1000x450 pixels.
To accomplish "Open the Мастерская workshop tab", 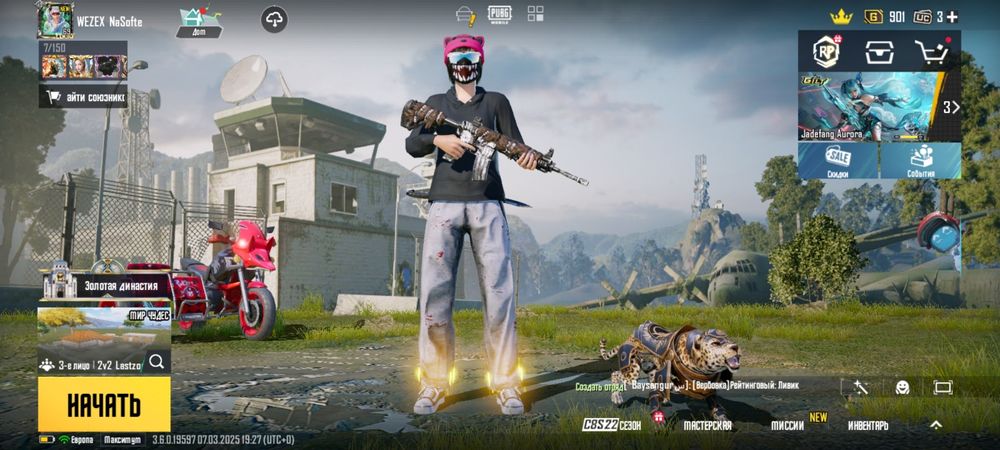I will (707, 425).
